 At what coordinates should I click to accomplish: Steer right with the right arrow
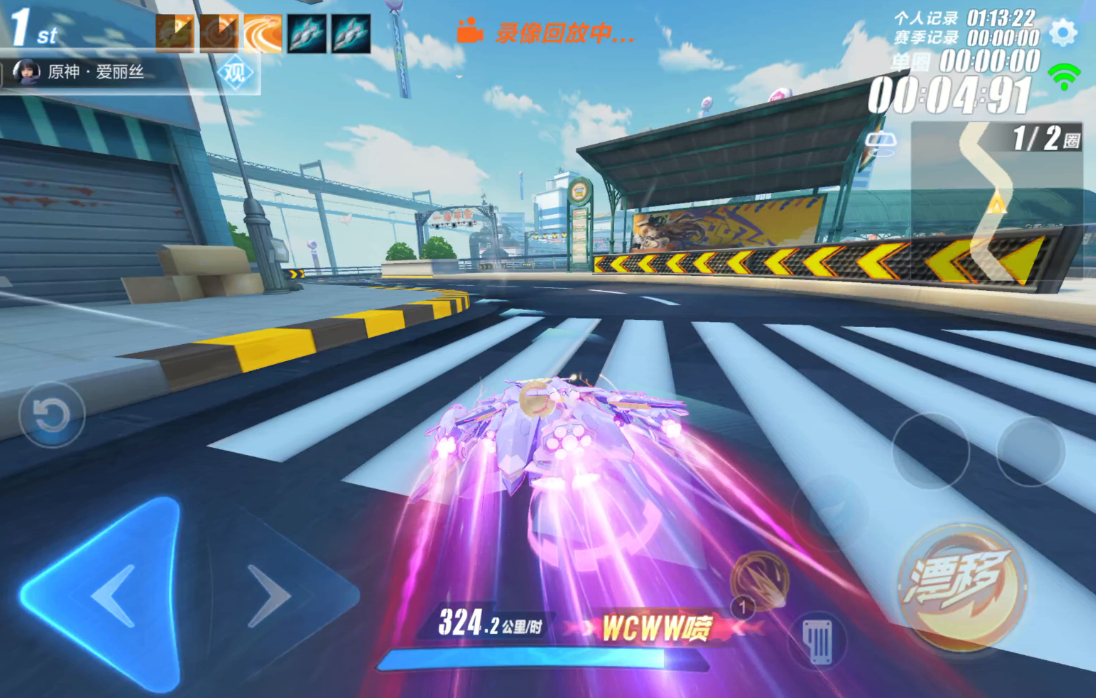[x=268, y=596]
